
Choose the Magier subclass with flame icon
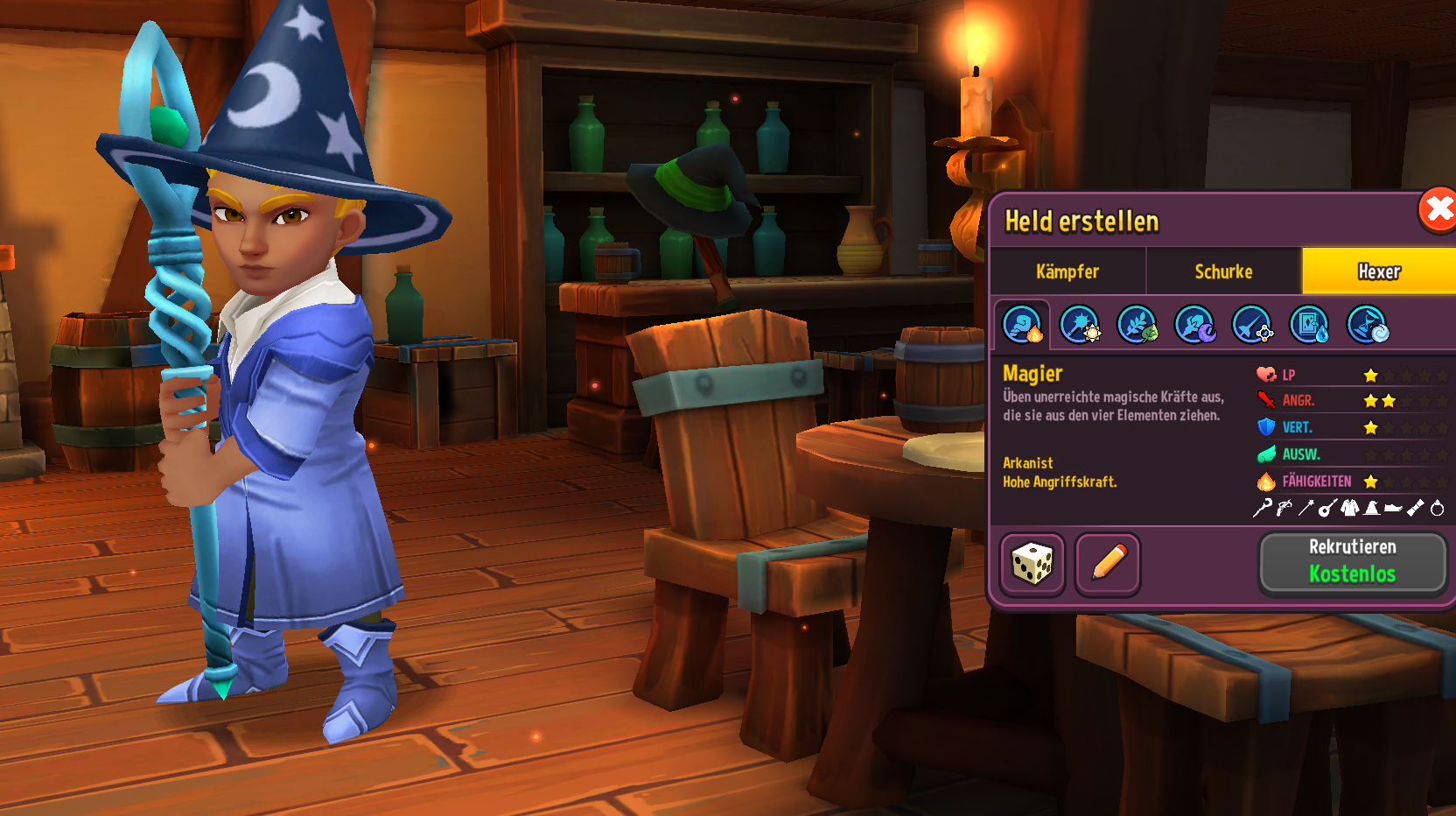coord(1022,325)
